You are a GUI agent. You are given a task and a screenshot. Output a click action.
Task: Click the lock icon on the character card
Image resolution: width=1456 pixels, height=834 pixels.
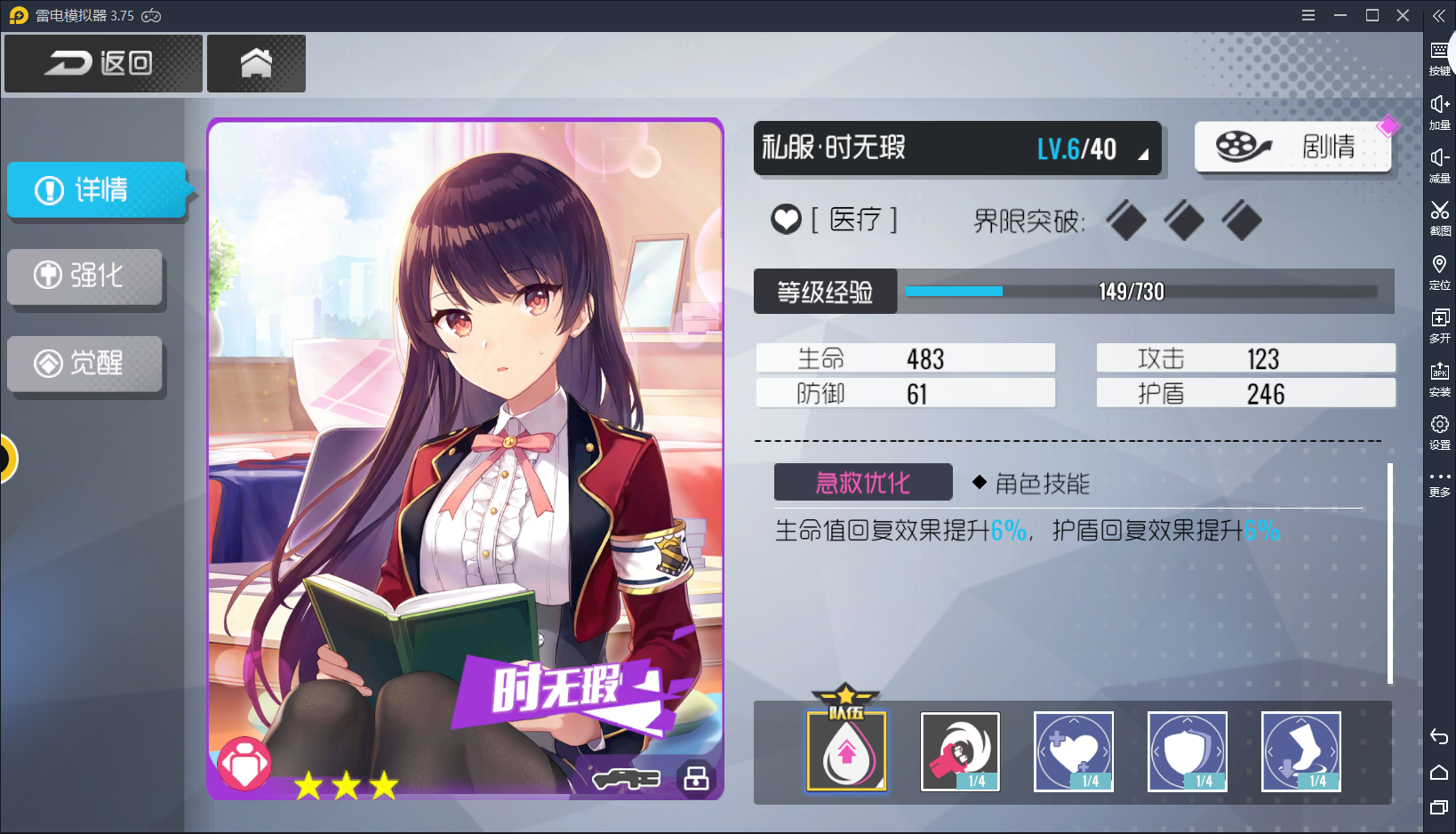click(696, 778)
